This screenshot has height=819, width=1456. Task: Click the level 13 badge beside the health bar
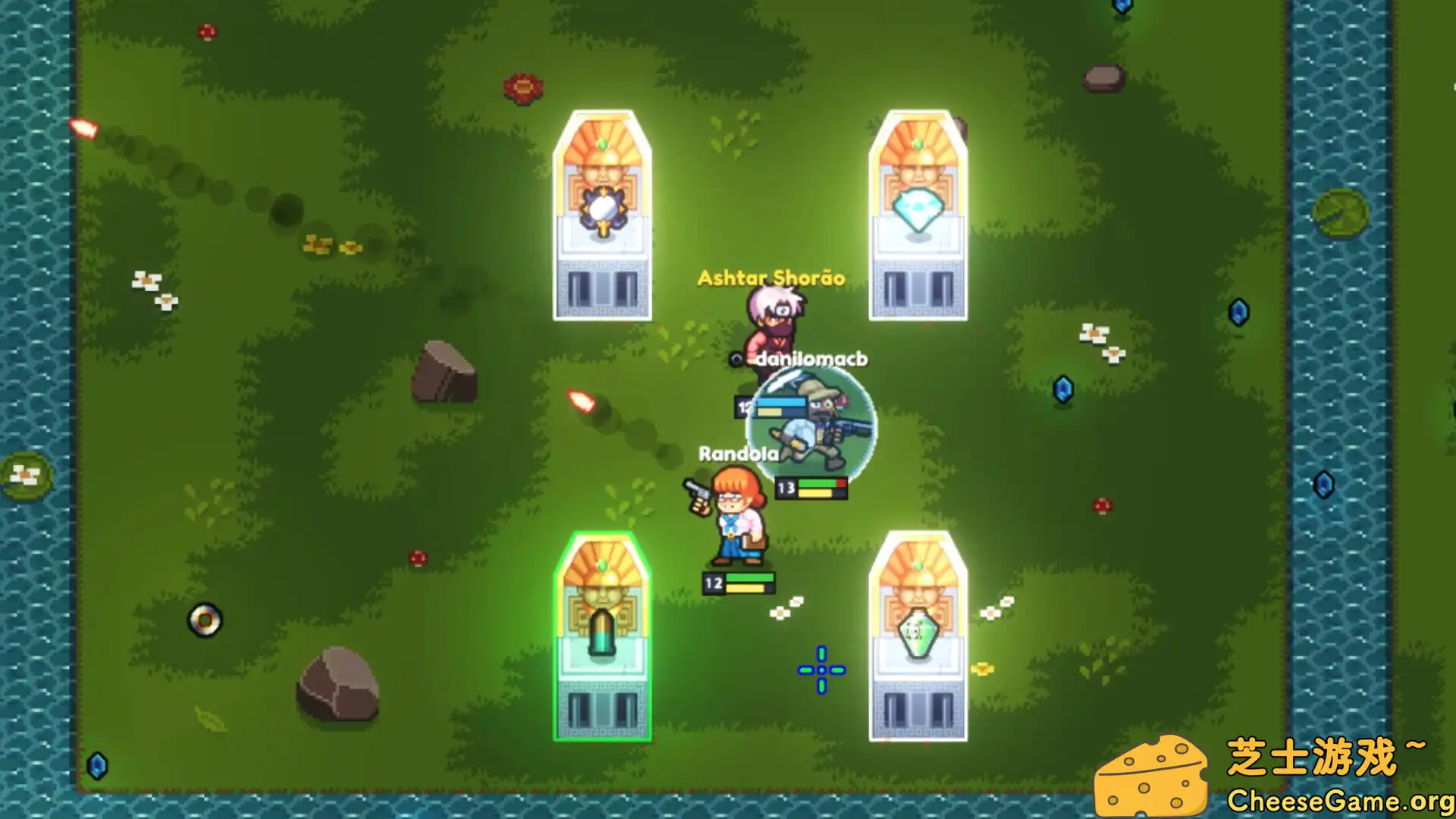[x=786, y=489]
